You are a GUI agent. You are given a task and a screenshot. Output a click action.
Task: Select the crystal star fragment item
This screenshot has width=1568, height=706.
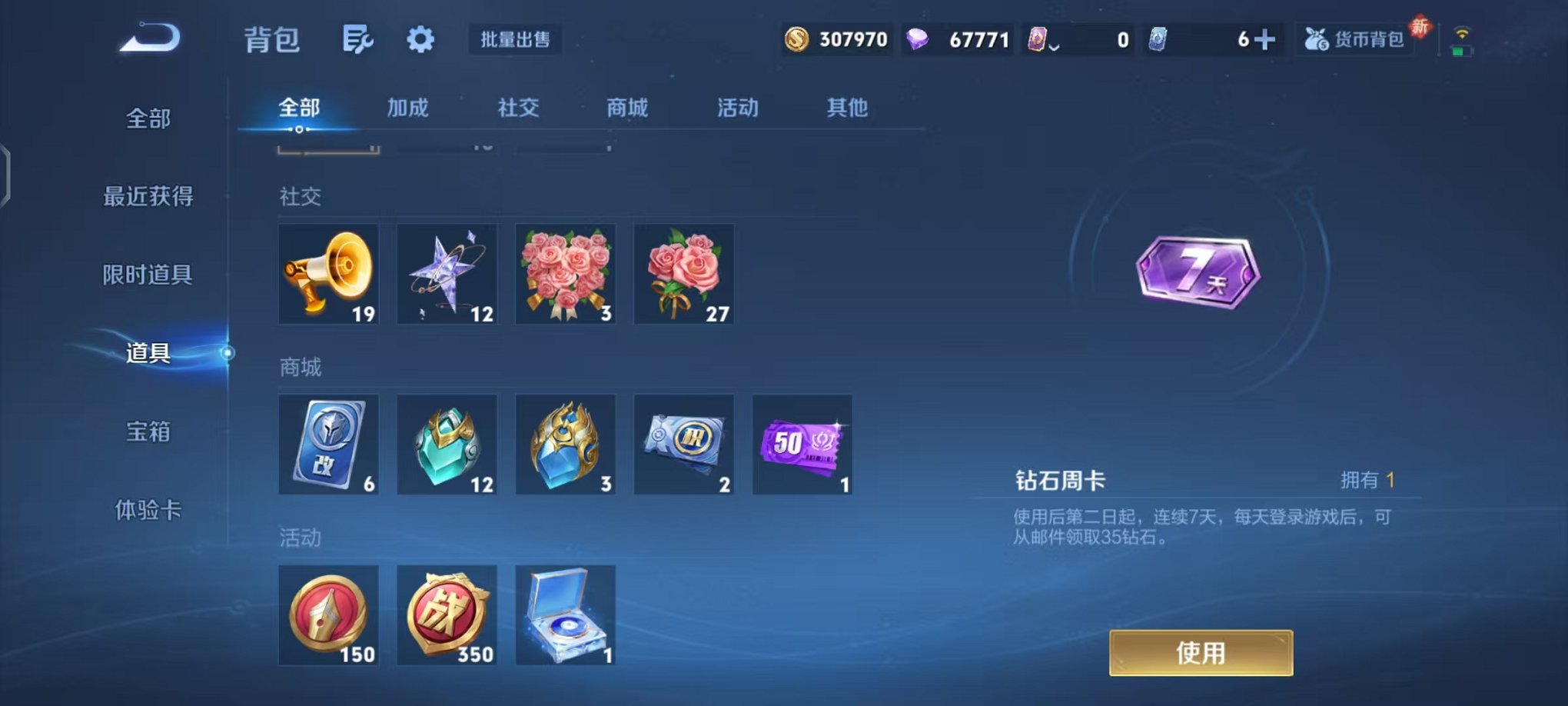click(447, 275)
